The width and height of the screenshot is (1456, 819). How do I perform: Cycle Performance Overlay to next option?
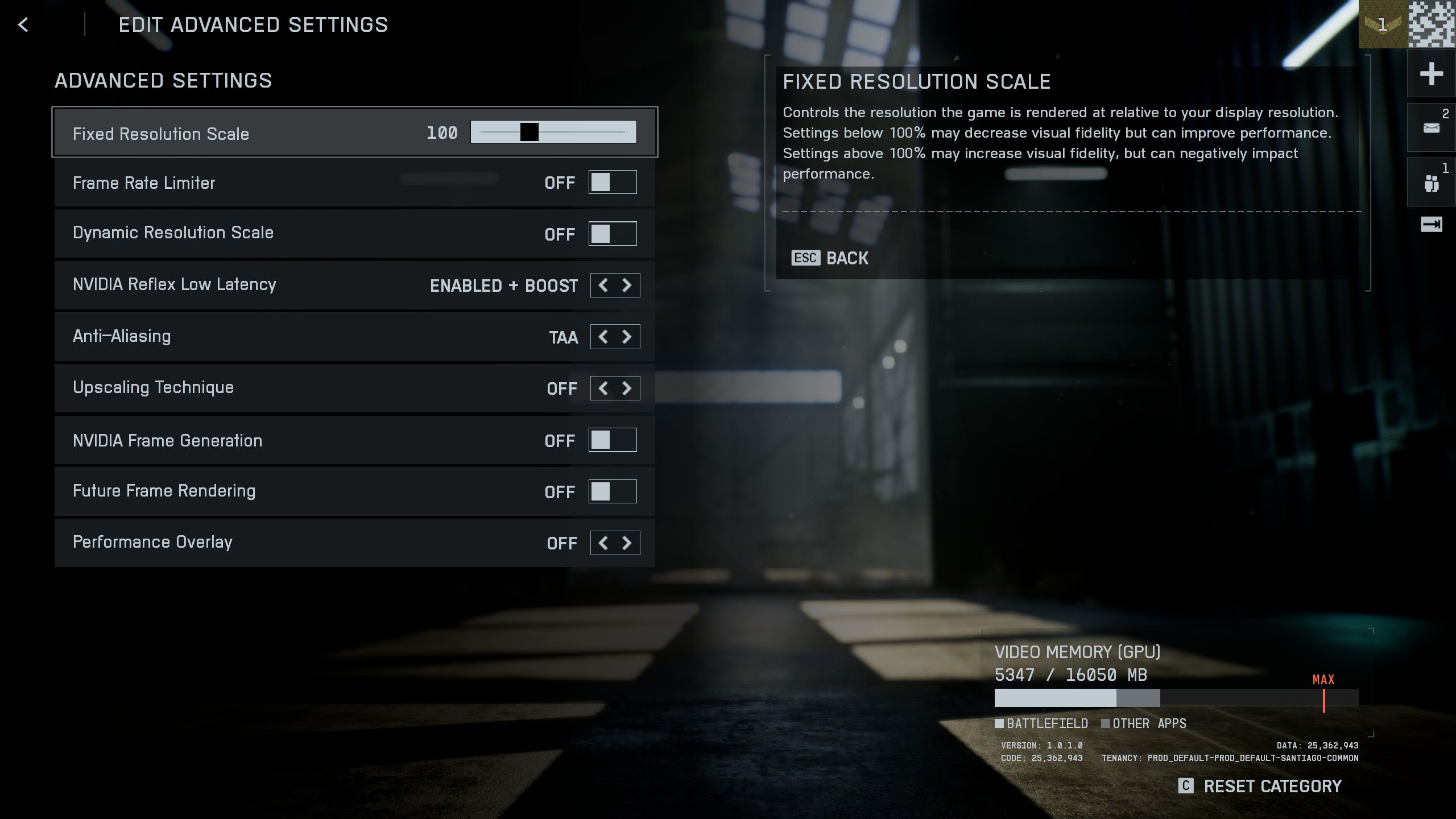click(627, 543)
